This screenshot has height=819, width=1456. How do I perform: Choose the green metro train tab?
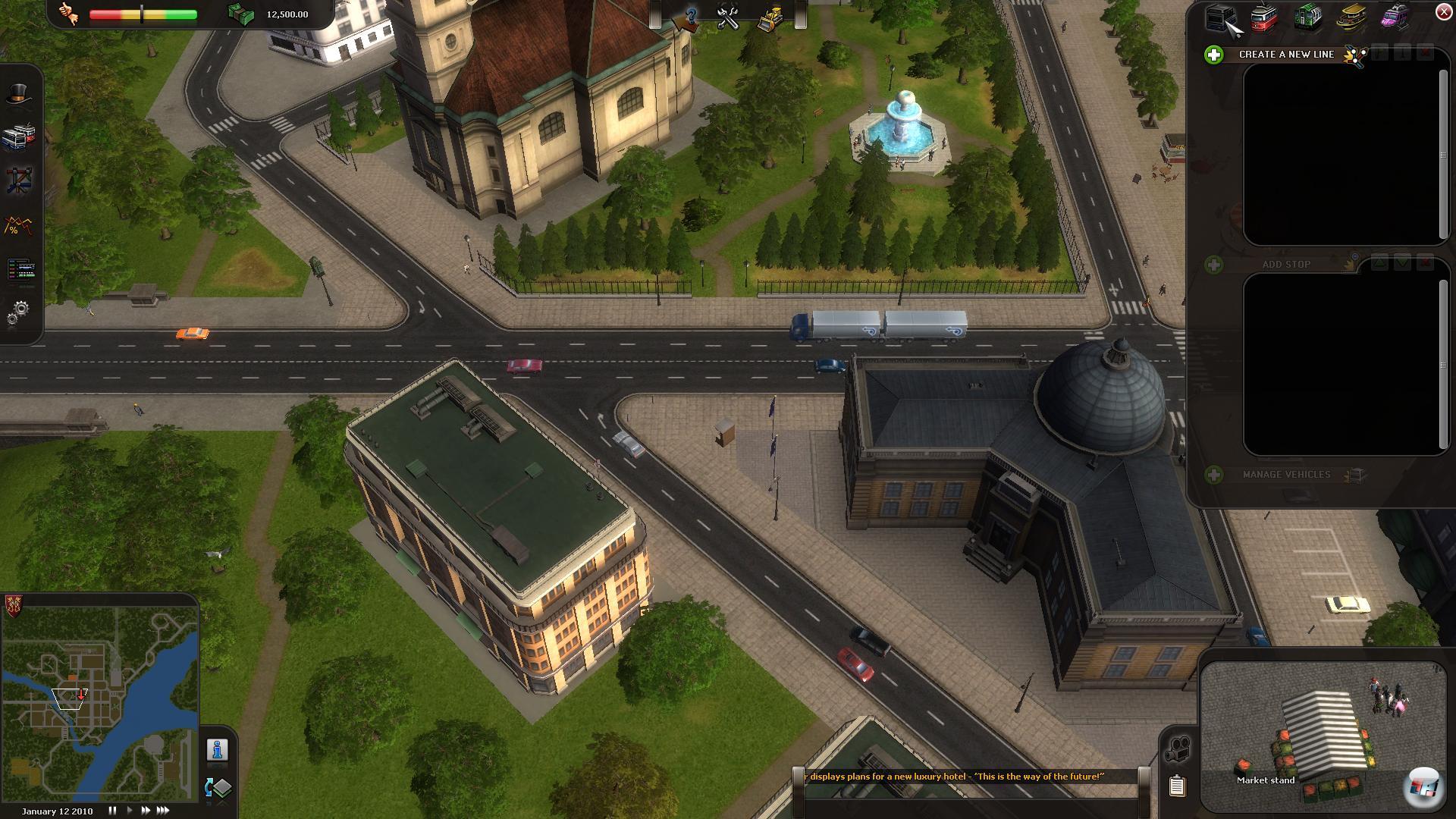pos(1308,18)
